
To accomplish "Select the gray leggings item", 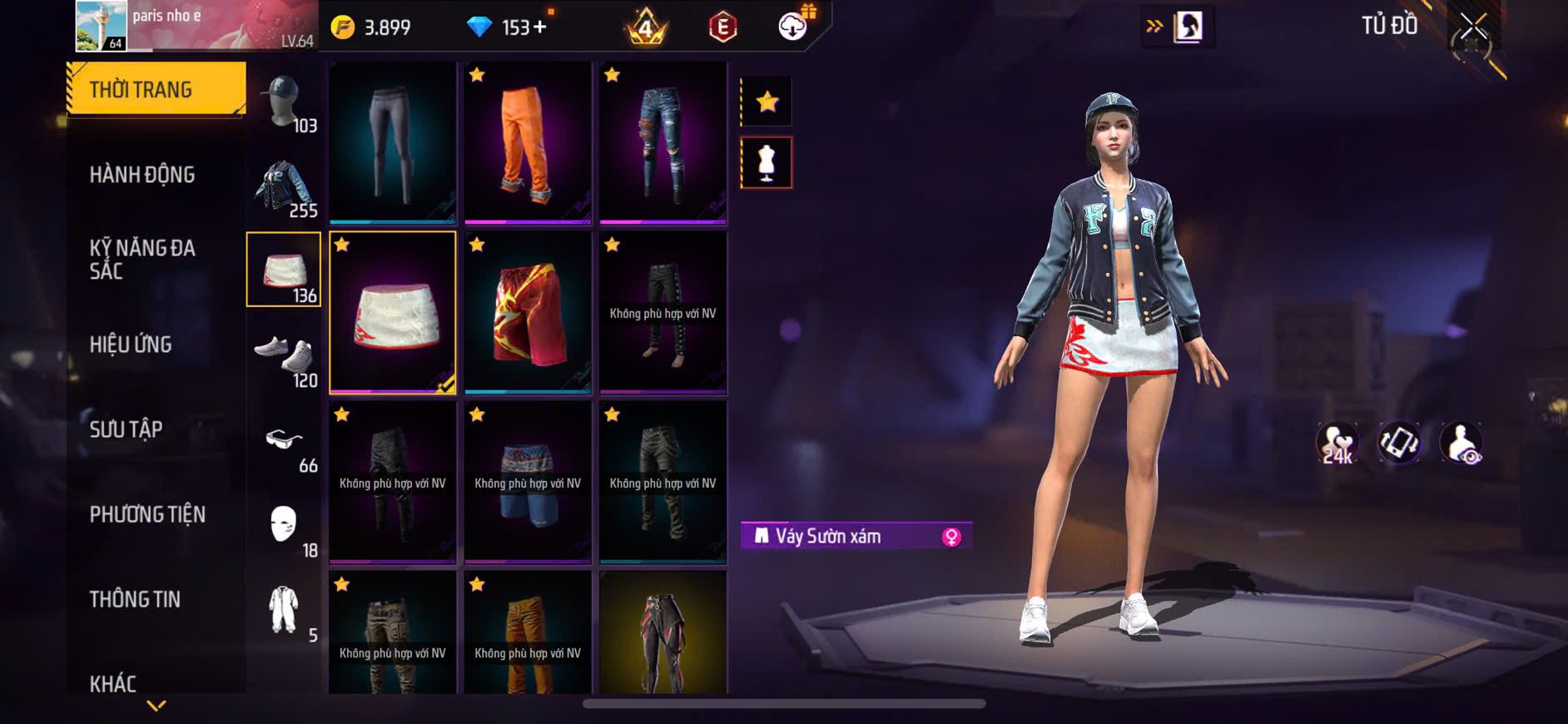I will point(393,143).
